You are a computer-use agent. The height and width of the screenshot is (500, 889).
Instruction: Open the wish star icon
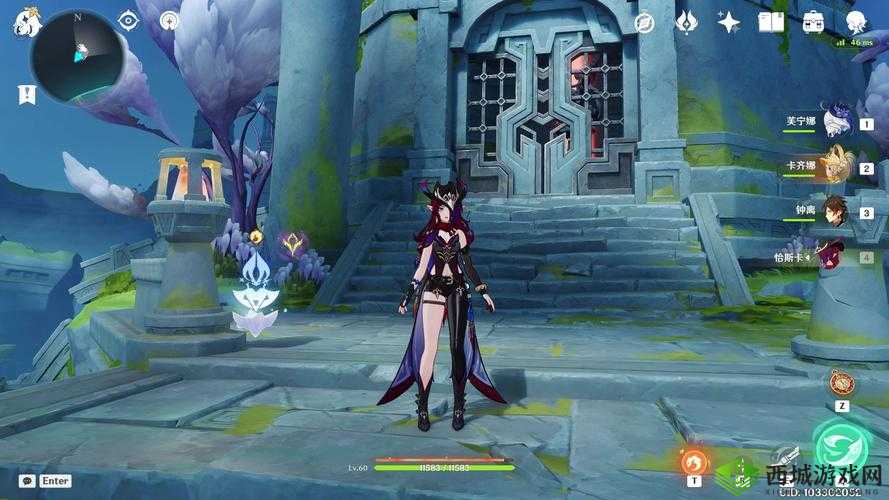click(x=729, y=21)
